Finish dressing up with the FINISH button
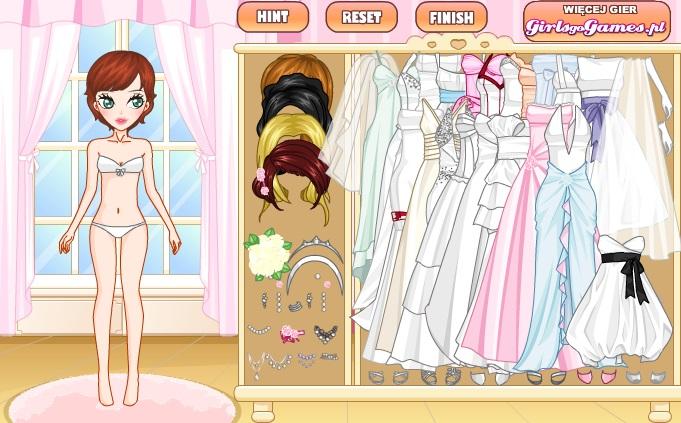 (x=451, y=17)
